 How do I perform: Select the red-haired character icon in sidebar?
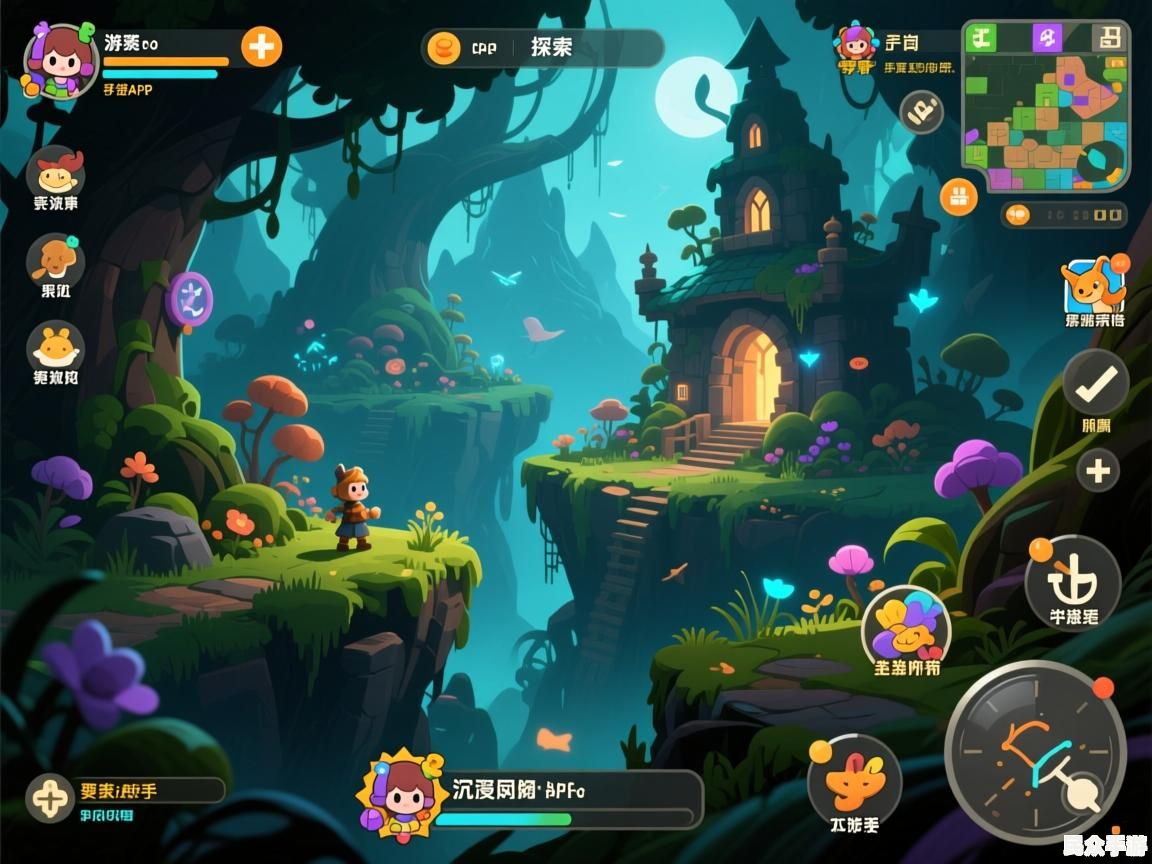55,172
